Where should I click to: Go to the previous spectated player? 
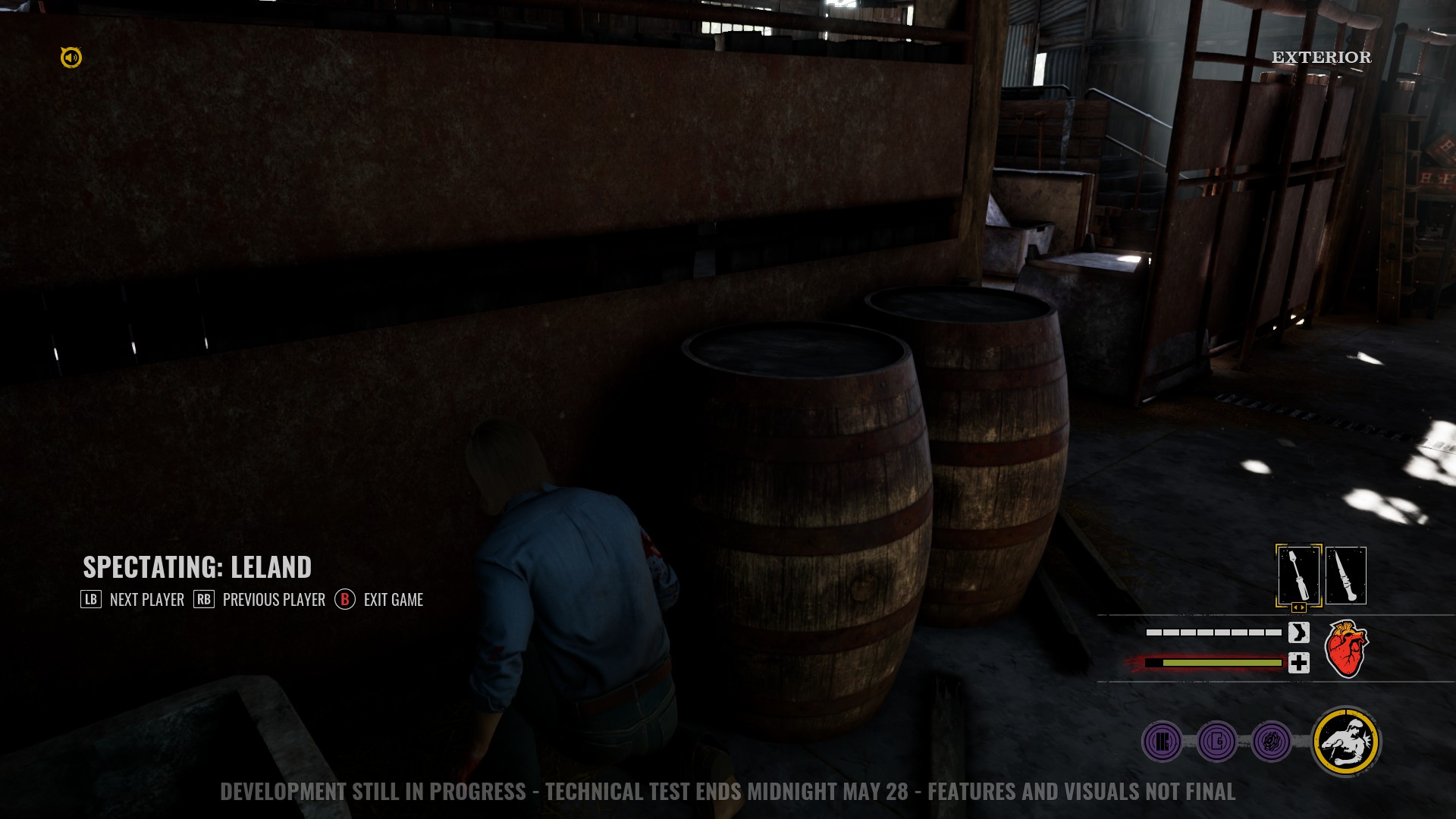(259, 600)
